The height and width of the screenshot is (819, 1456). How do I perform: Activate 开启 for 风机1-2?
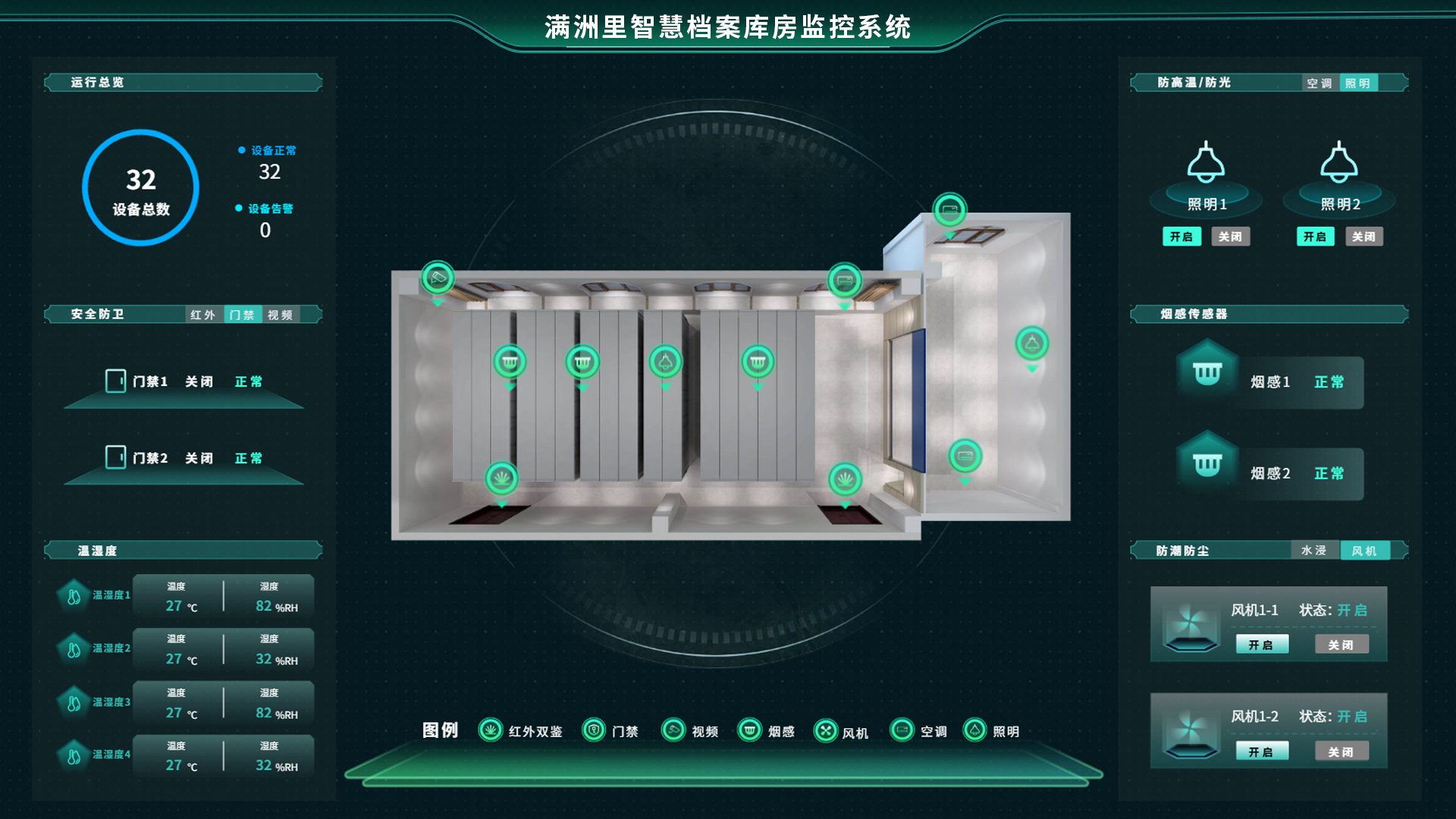point(1261,752)
